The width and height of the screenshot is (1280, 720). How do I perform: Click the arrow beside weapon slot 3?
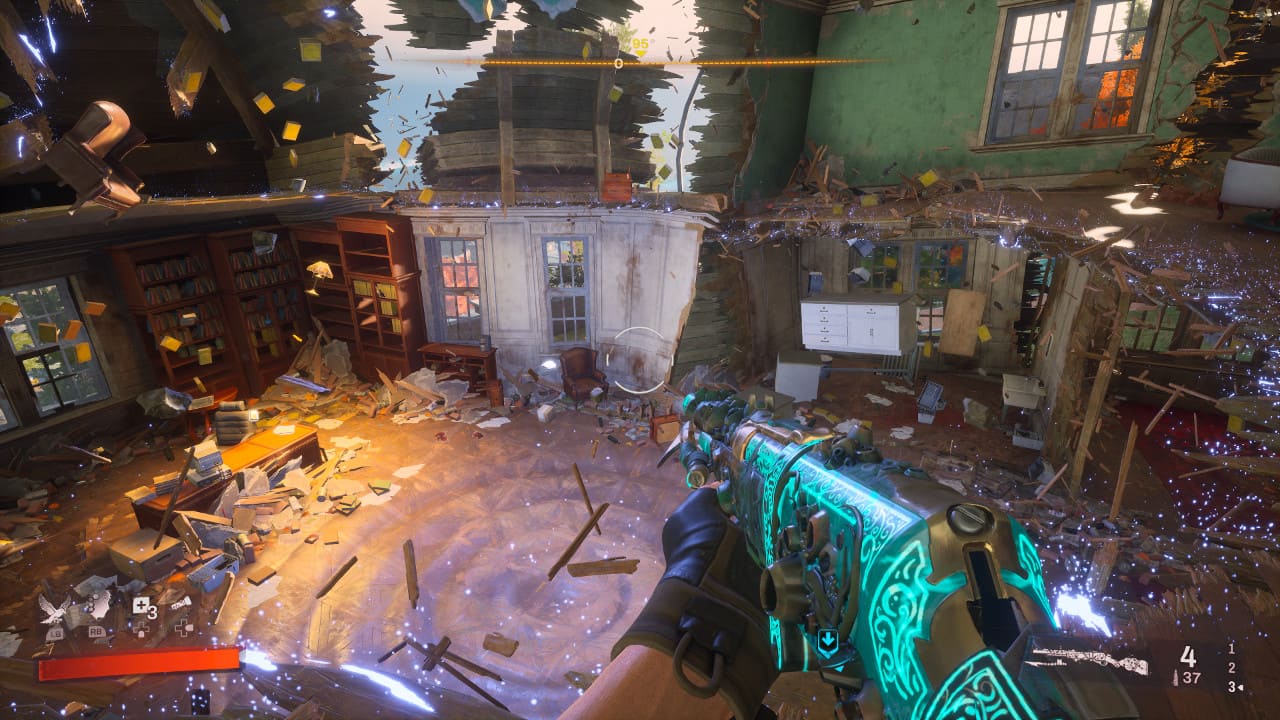(x=1240, y=687)
